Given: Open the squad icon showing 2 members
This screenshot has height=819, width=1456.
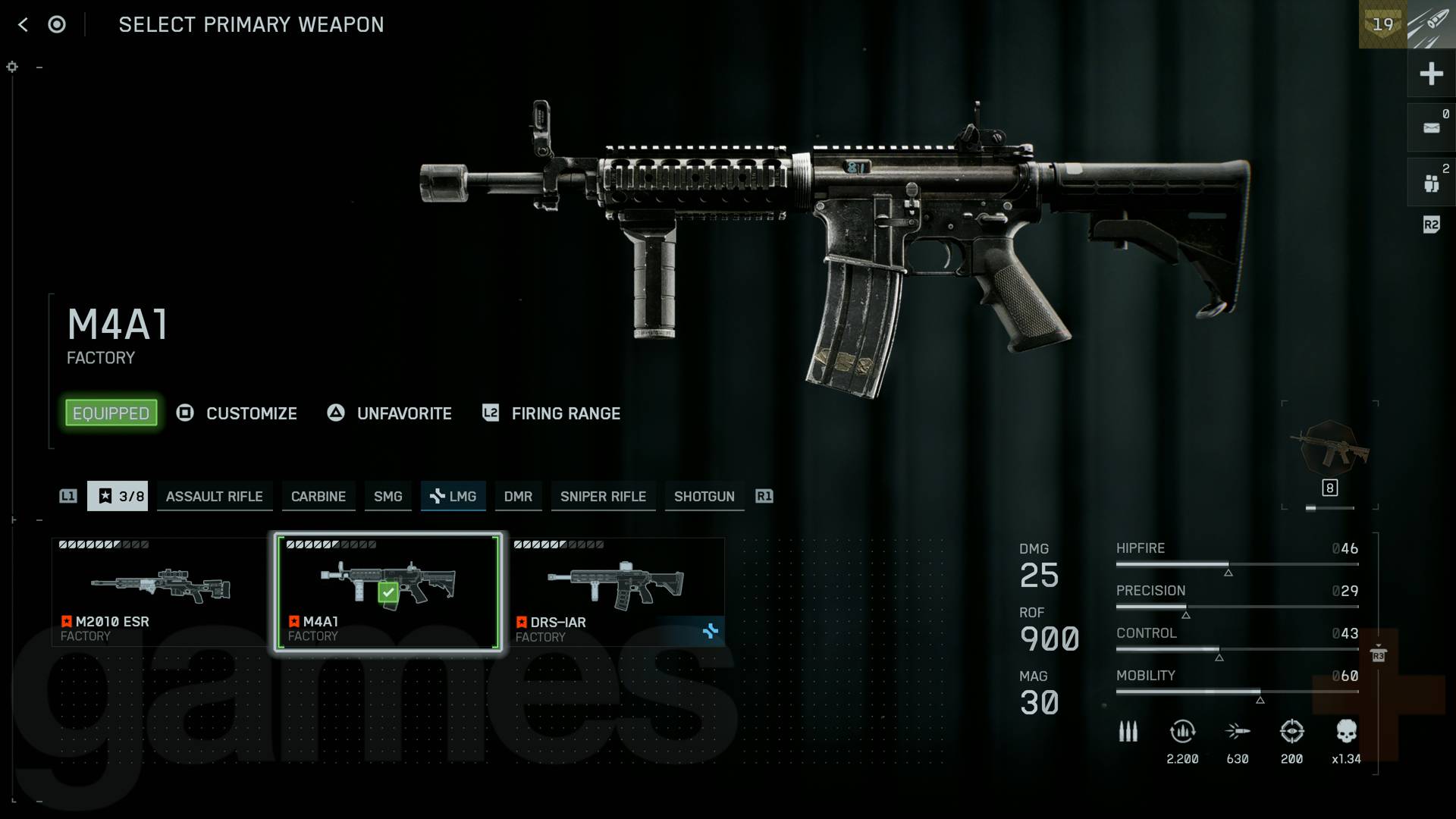Looking at the screenshot, I should (x=1432, y=180).
